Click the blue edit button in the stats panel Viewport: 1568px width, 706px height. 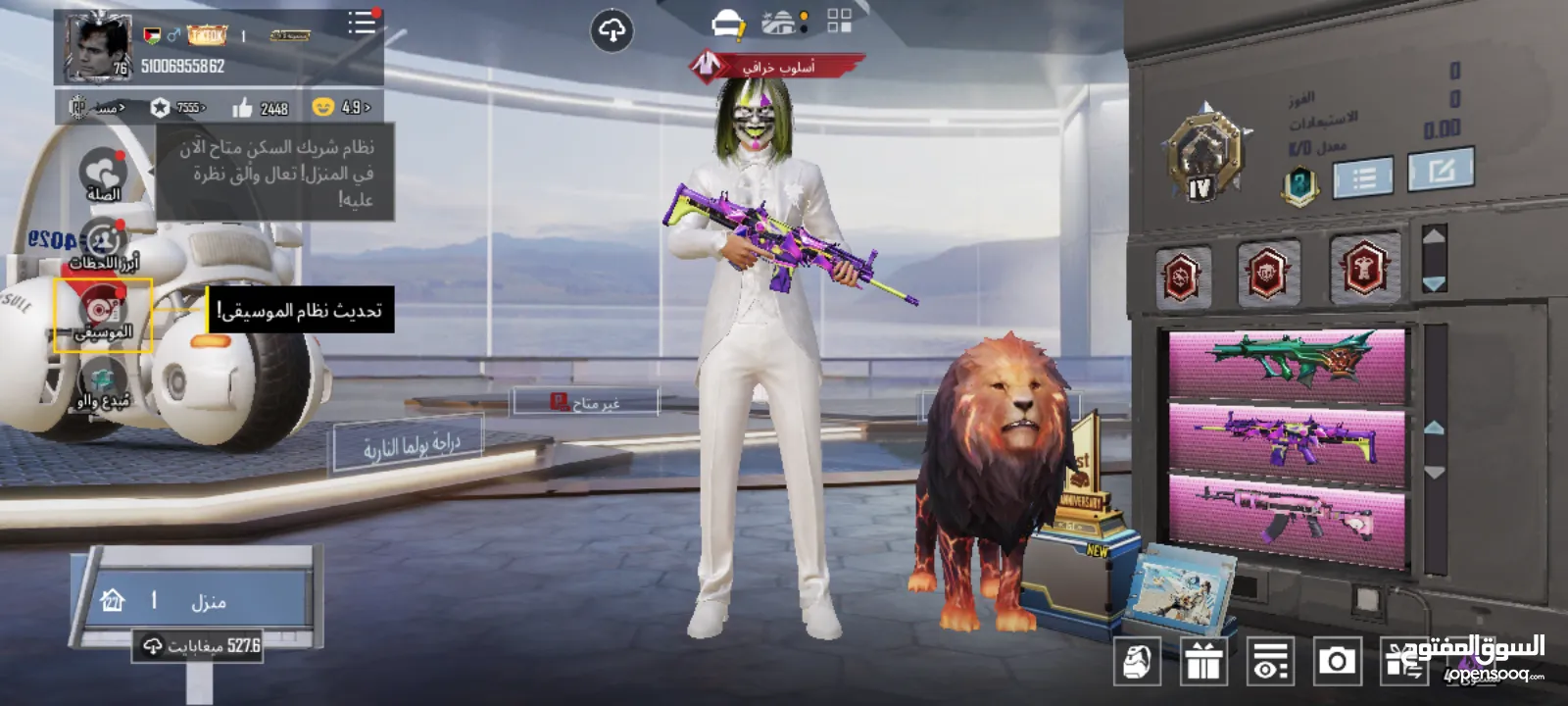(1440, 172)
